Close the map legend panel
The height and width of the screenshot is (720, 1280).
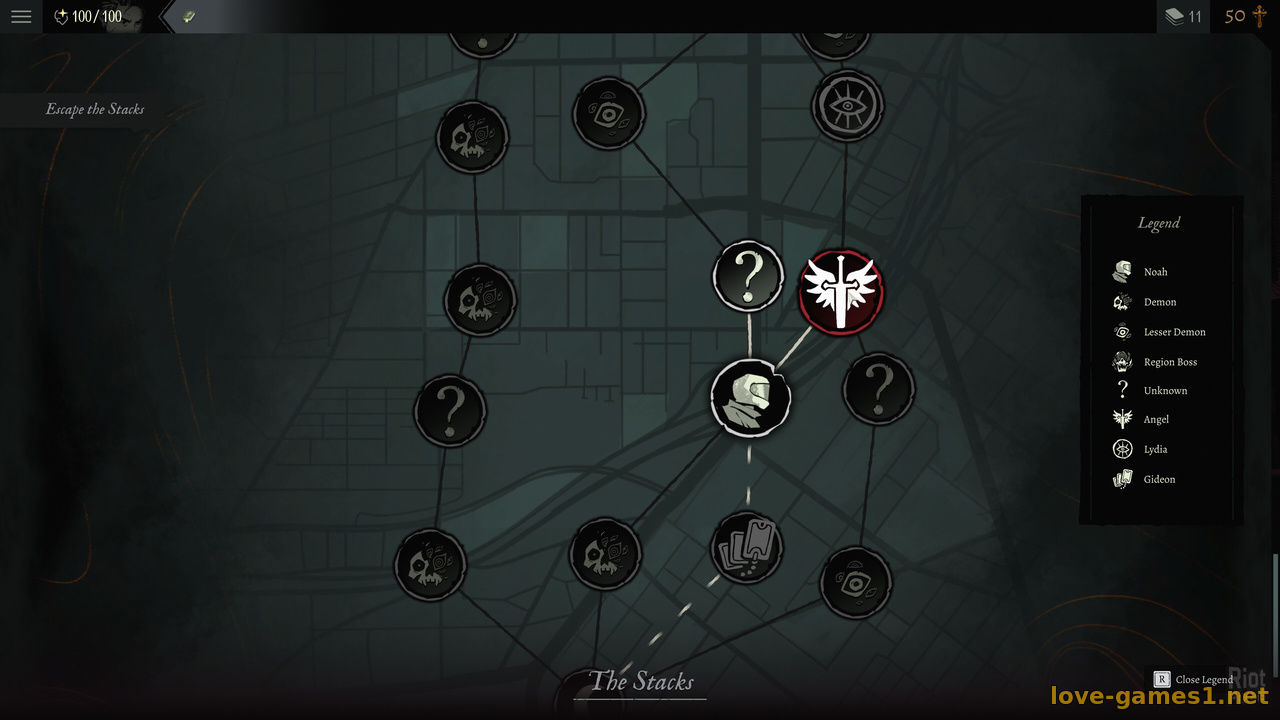[x=1195, y=680]
